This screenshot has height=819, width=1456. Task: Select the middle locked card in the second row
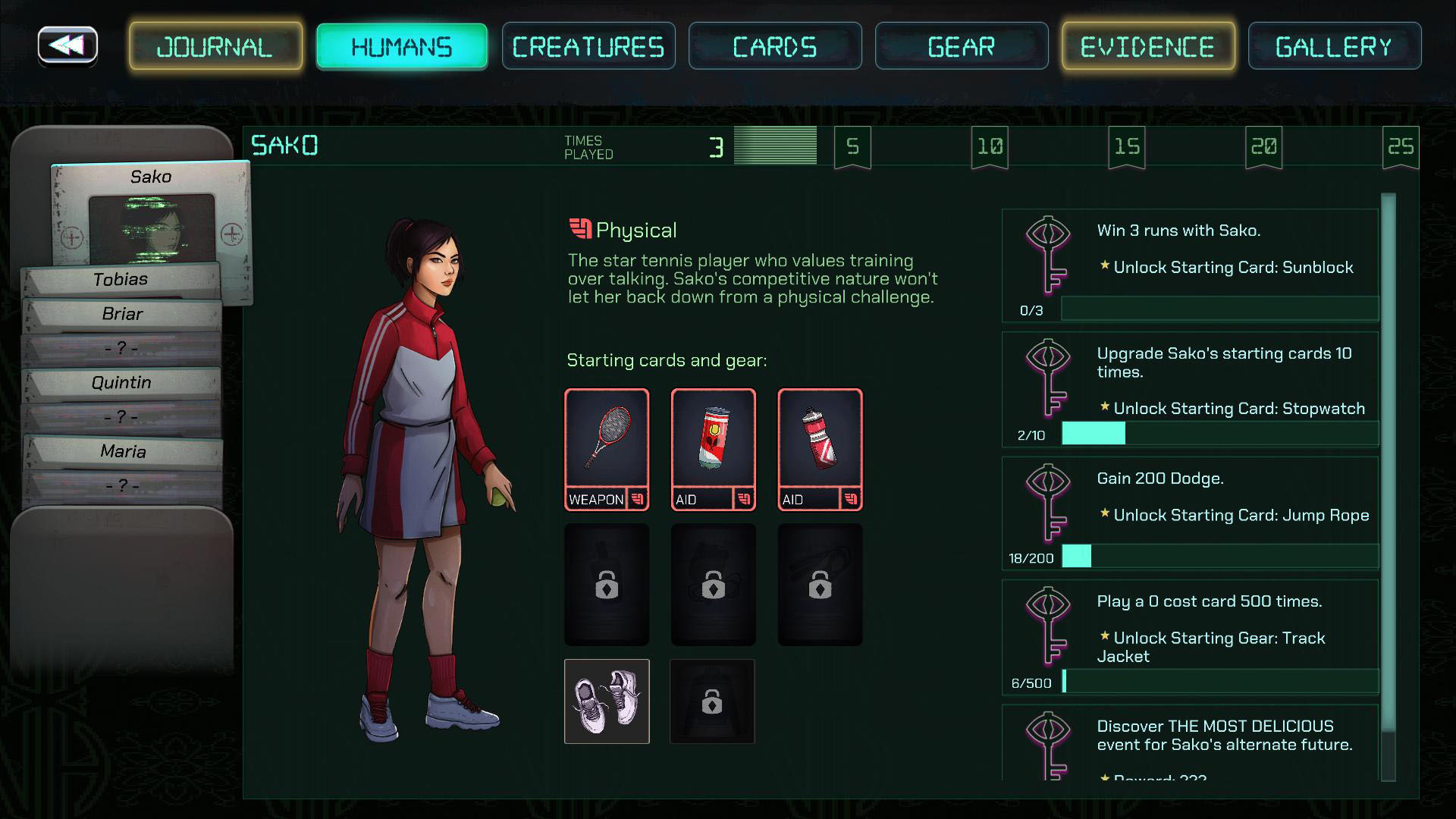pyautogui.click(x=712, y=584)
